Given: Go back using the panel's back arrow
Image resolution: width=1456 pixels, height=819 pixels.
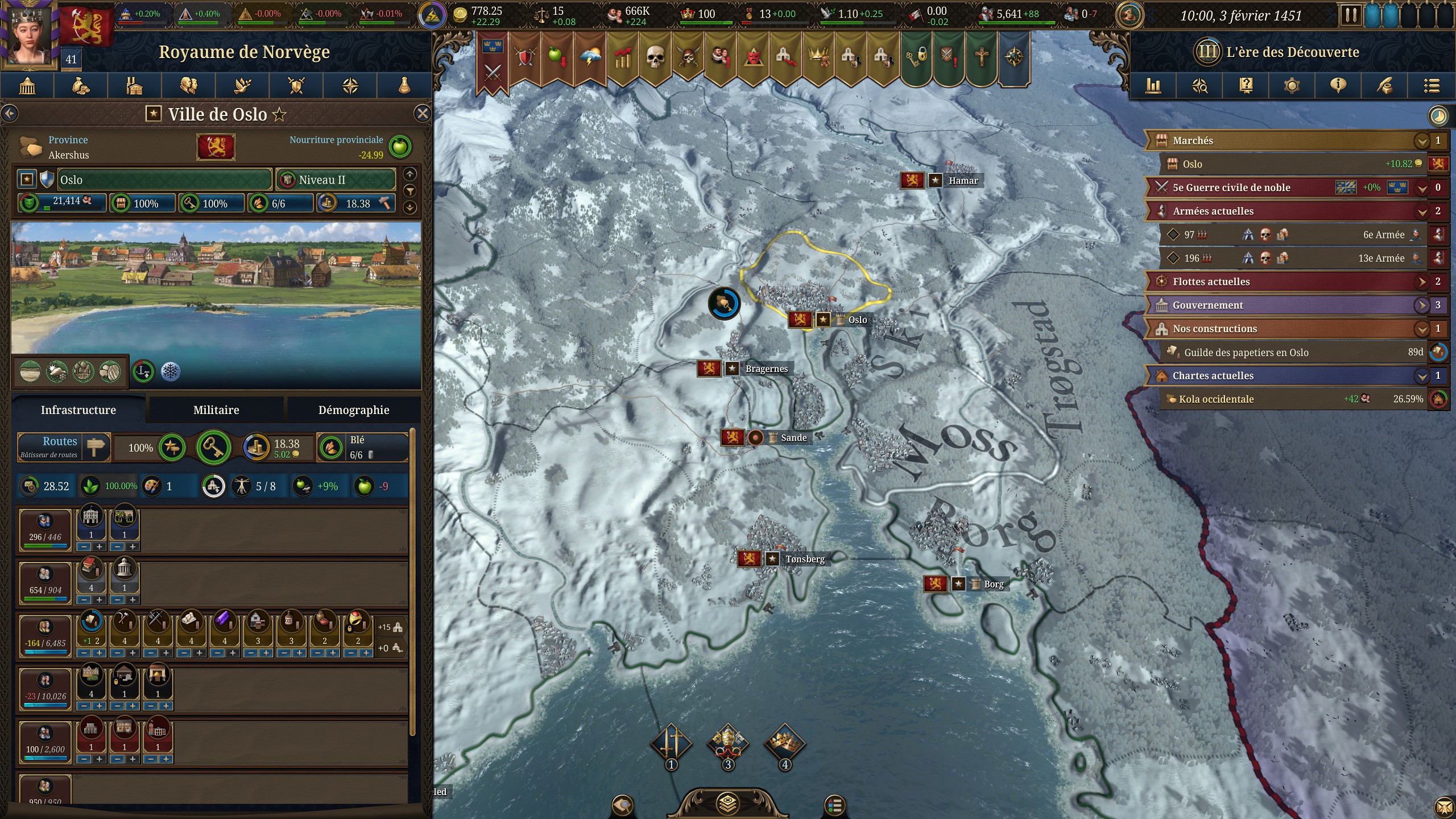Looking at the screenshot, I should (x=10, y=114).
